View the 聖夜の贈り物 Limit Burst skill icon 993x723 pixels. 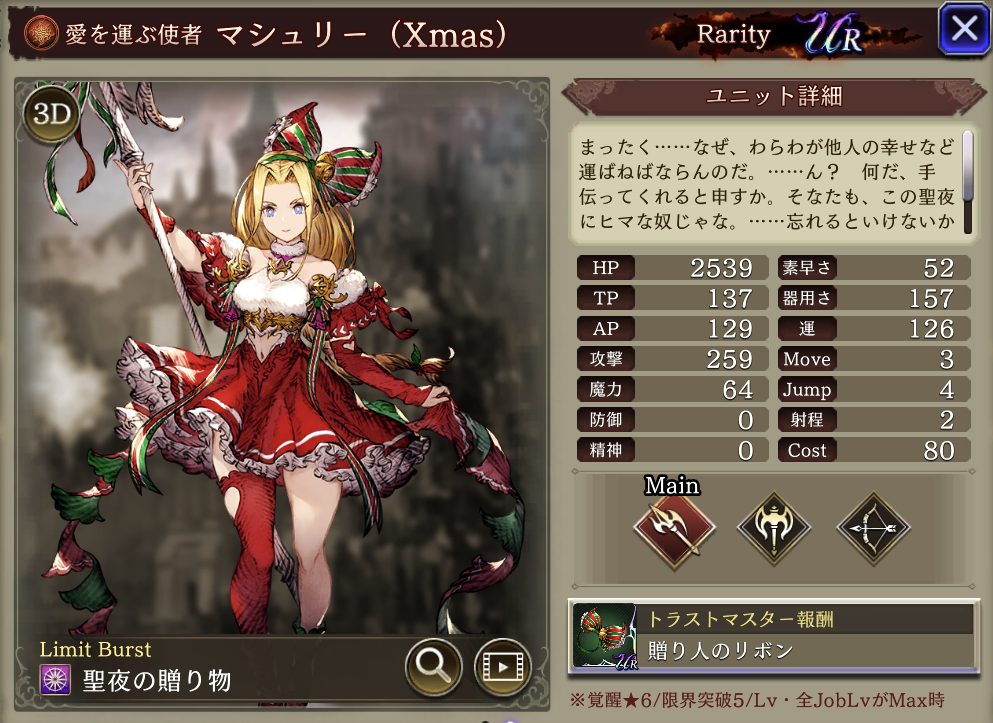click(53, 681)
